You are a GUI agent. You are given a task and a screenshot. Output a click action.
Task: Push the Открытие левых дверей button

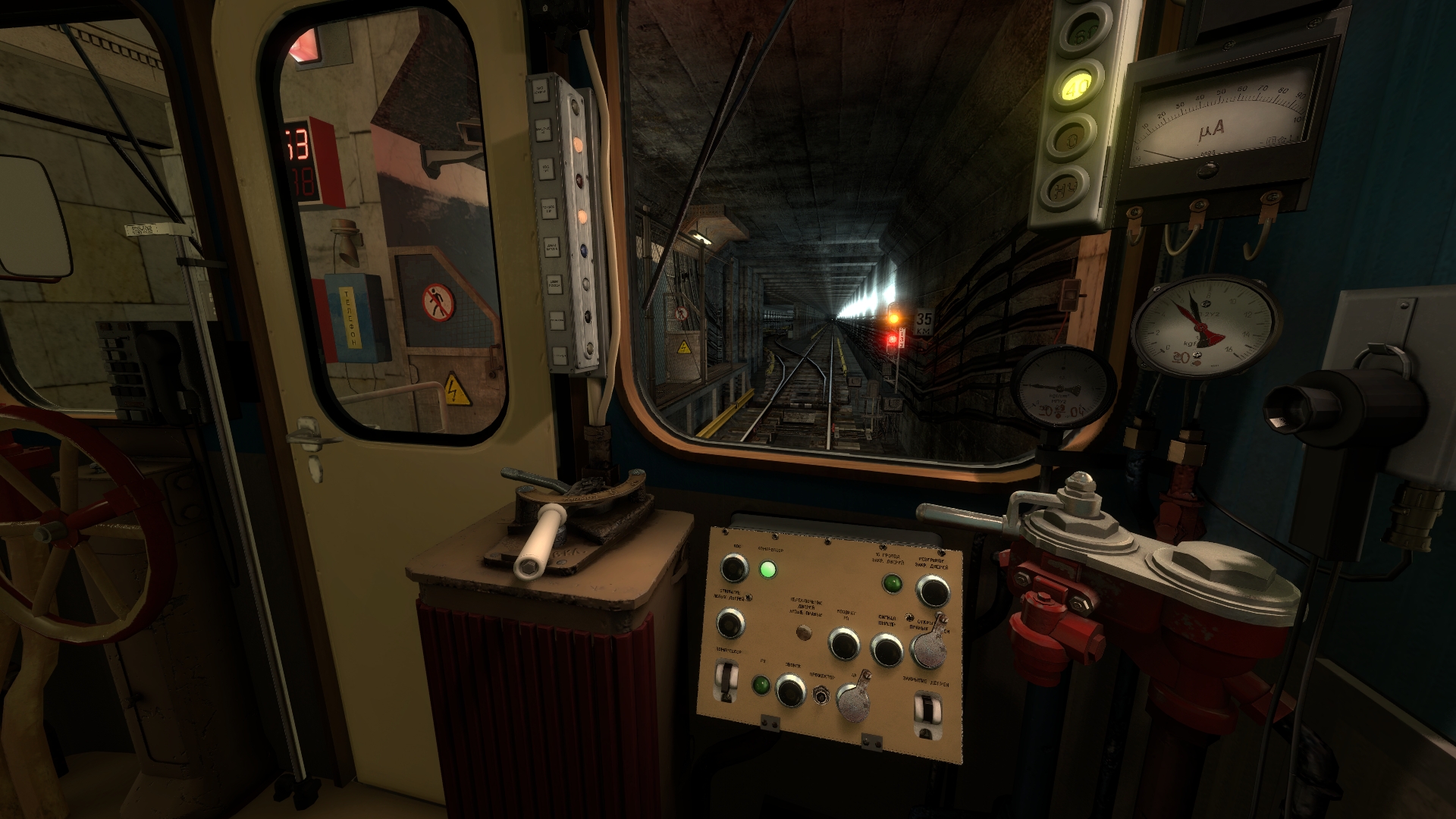click(730, 623)
